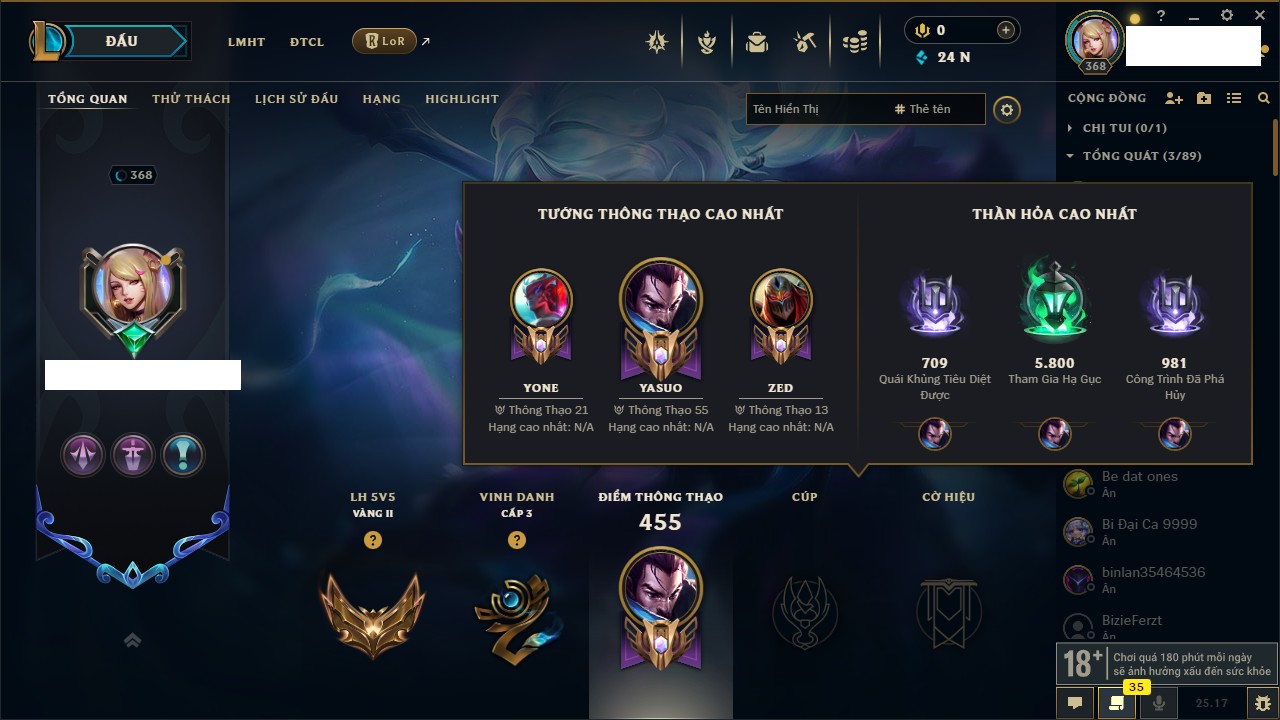Close the client window
Viewport: 1280px width, 720px height.
tap(1259, 16)
